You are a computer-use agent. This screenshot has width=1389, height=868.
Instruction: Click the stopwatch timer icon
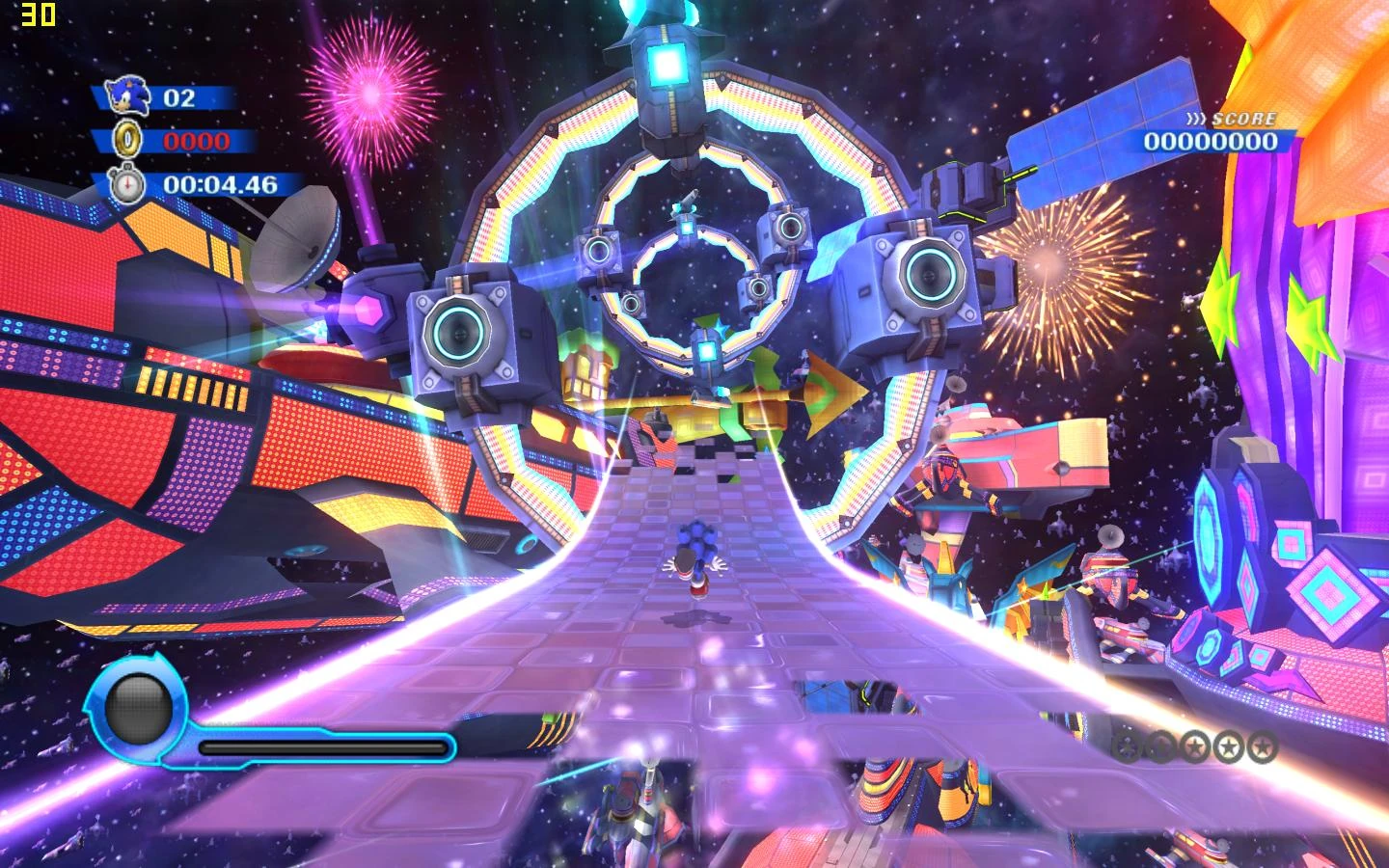(x=126, y=184)
